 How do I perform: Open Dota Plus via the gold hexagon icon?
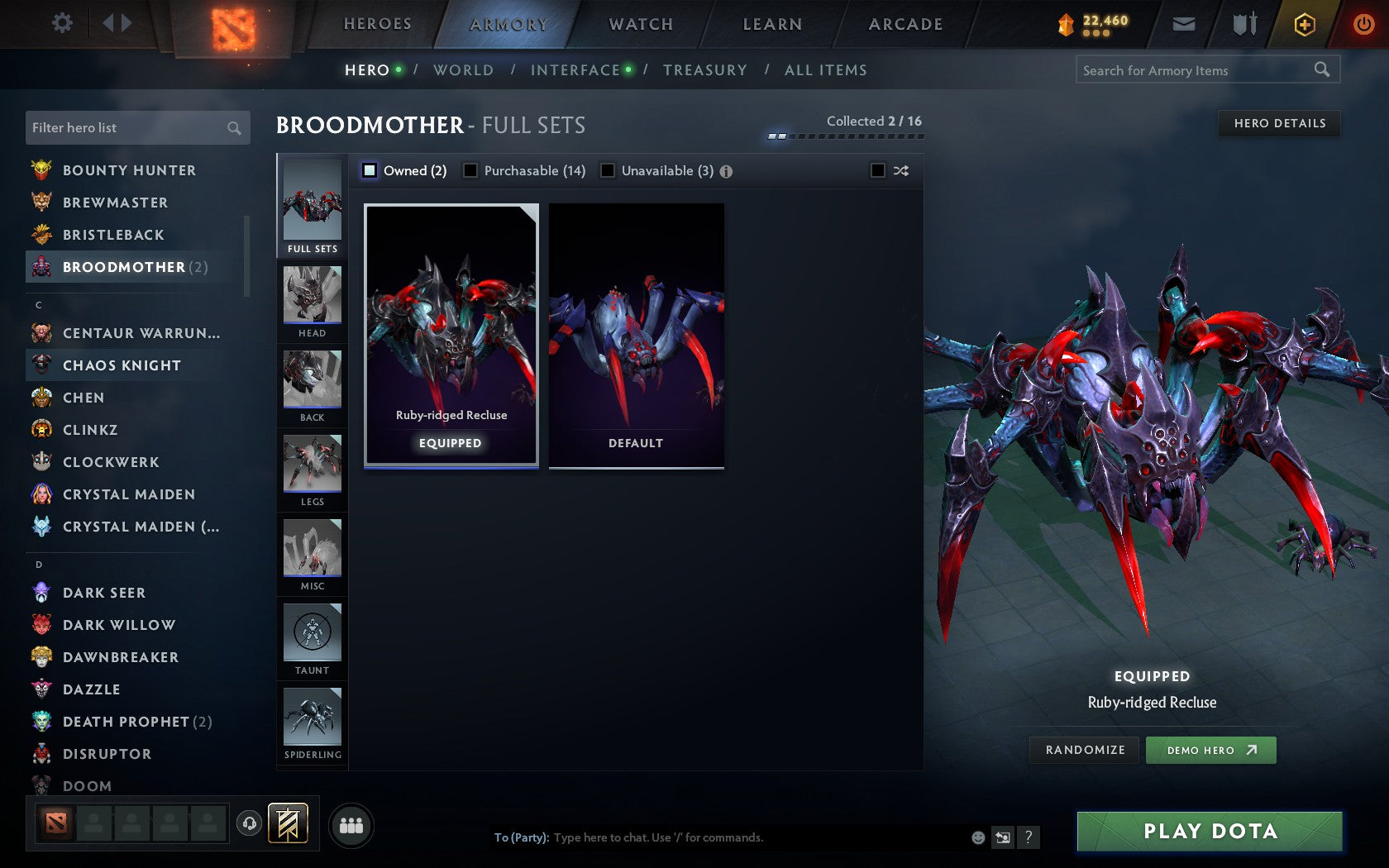point(1305,24)
